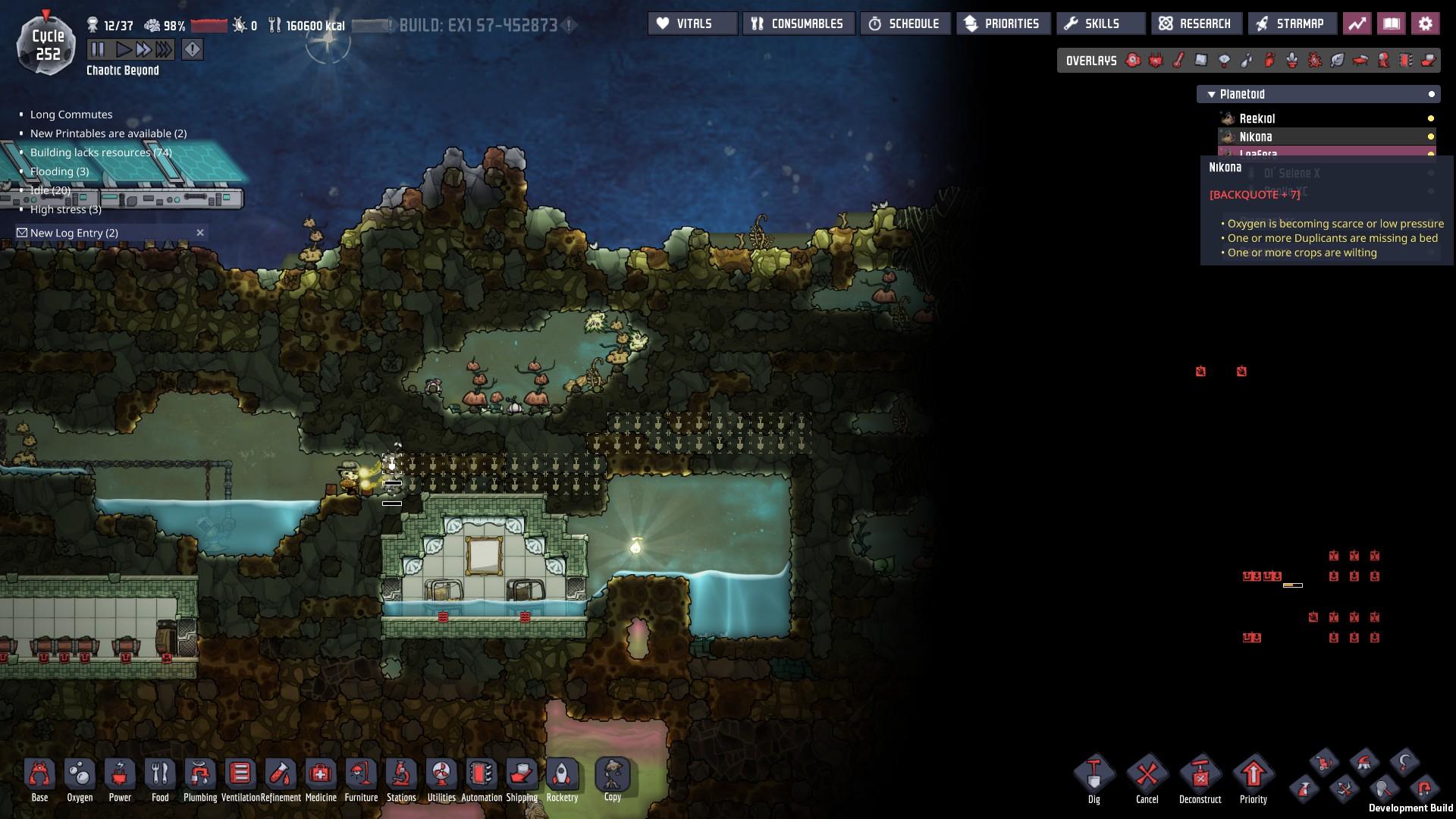Select the Reekiol planetoid row

click(1257, 118)
